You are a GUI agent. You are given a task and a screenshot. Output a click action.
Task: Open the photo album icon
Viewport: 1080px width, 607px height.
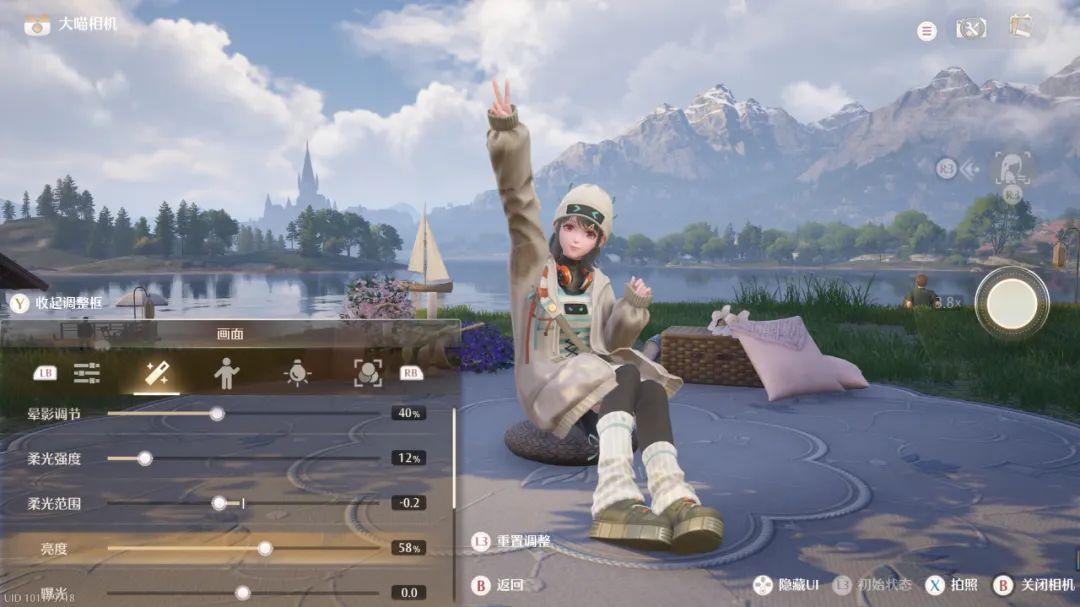(1020, 26)
